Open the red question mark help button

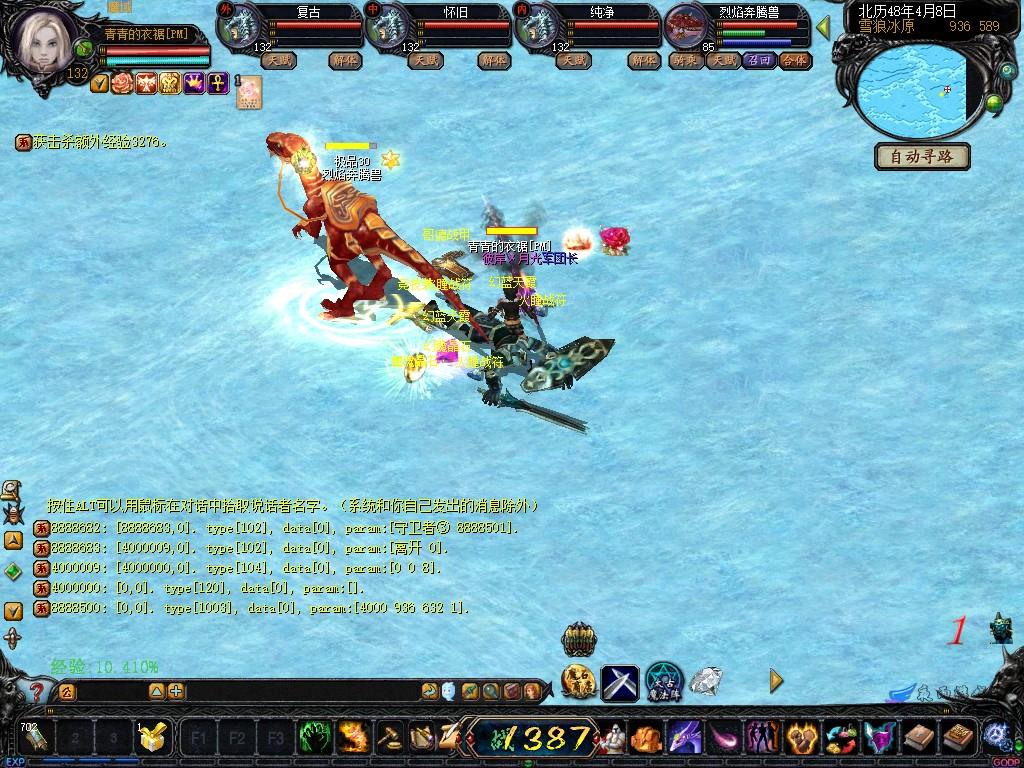point(36,691)
